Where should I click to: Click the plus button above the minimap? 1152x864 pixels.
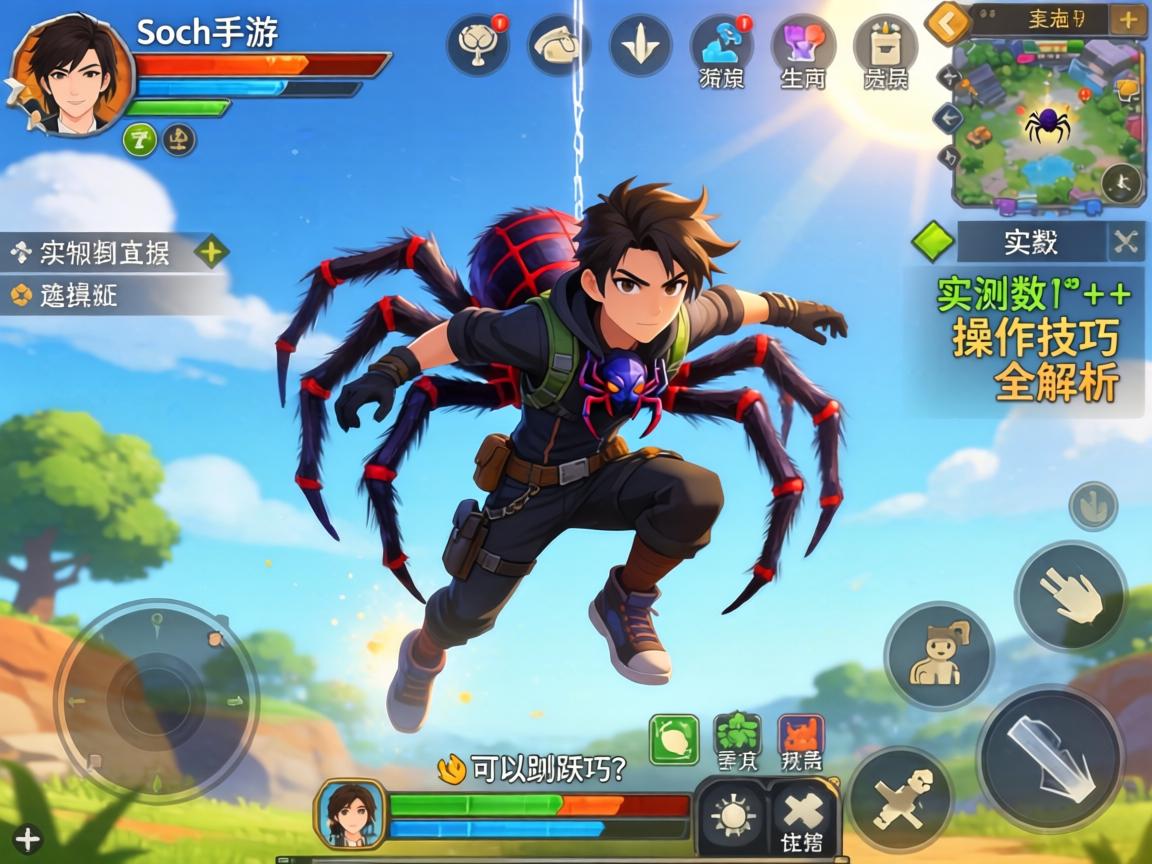point(1128,20)
